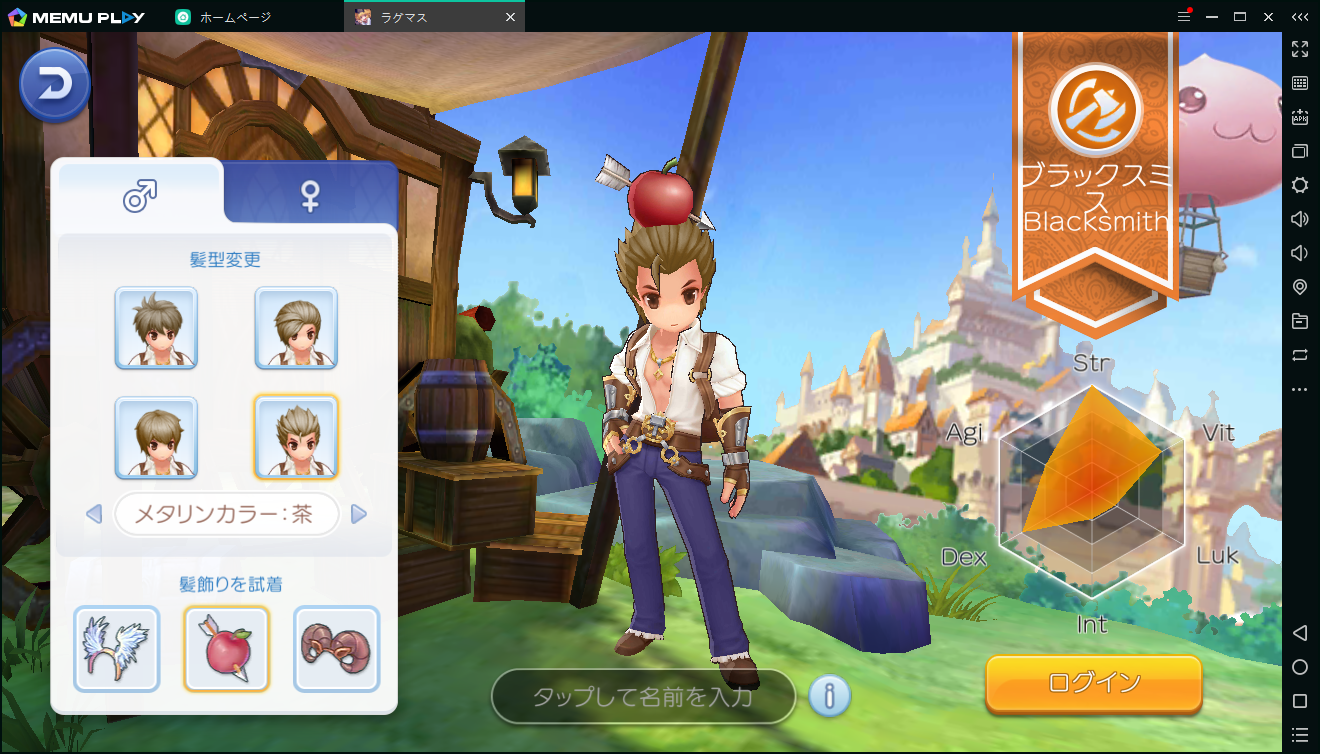This screenshot has width=1320, height=754.
Task: Choose the side-swept hairstyle portrait
Action: pyautogui.click(x=296, y=328)
